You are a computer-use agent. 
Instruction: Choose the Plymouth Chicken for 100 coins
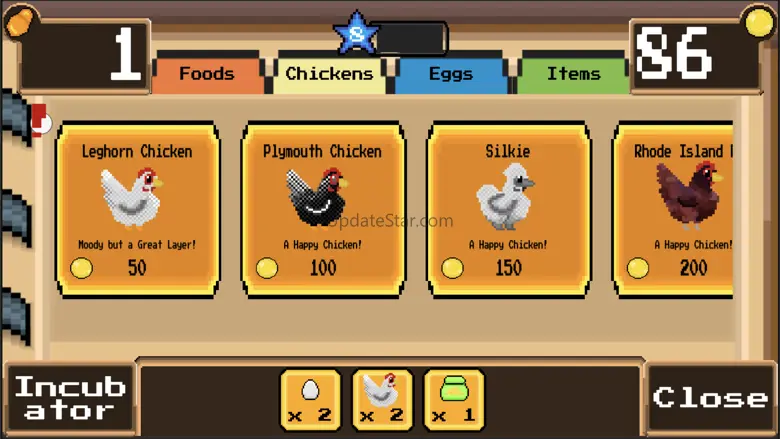click(x=323, y=210)
